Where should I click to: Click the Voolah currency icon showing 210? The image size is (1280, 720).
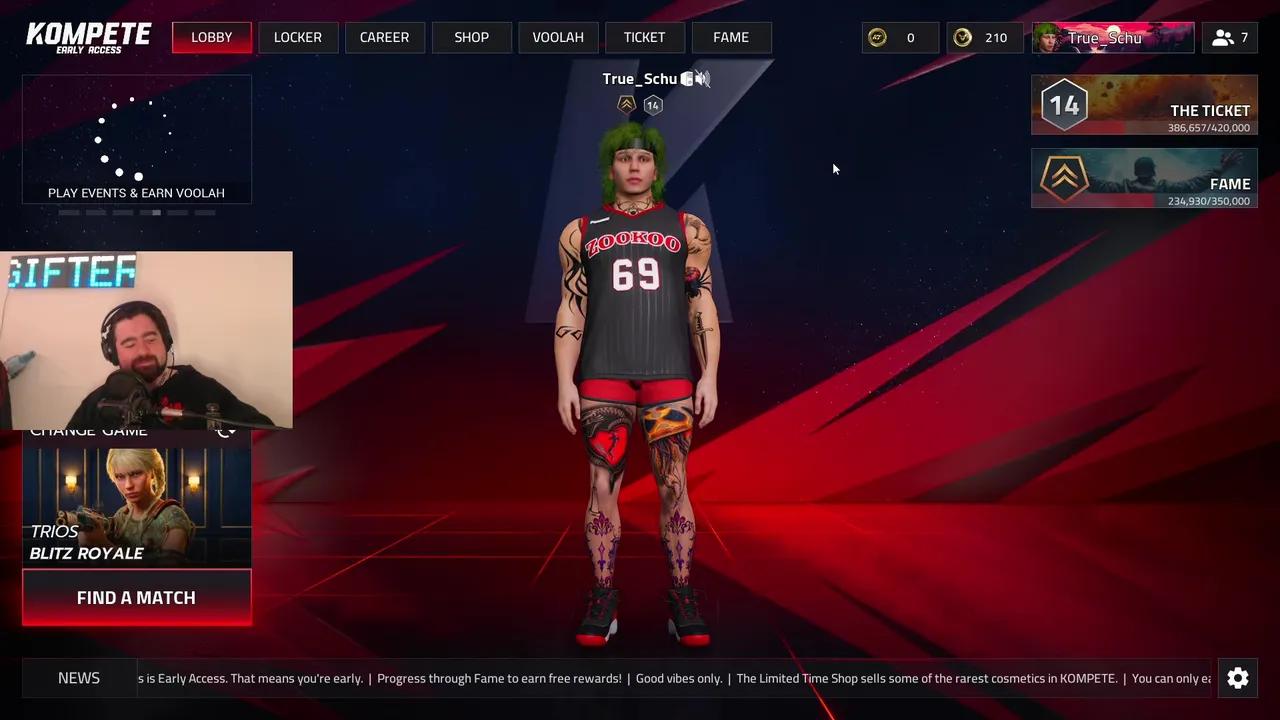click(962, 37)
